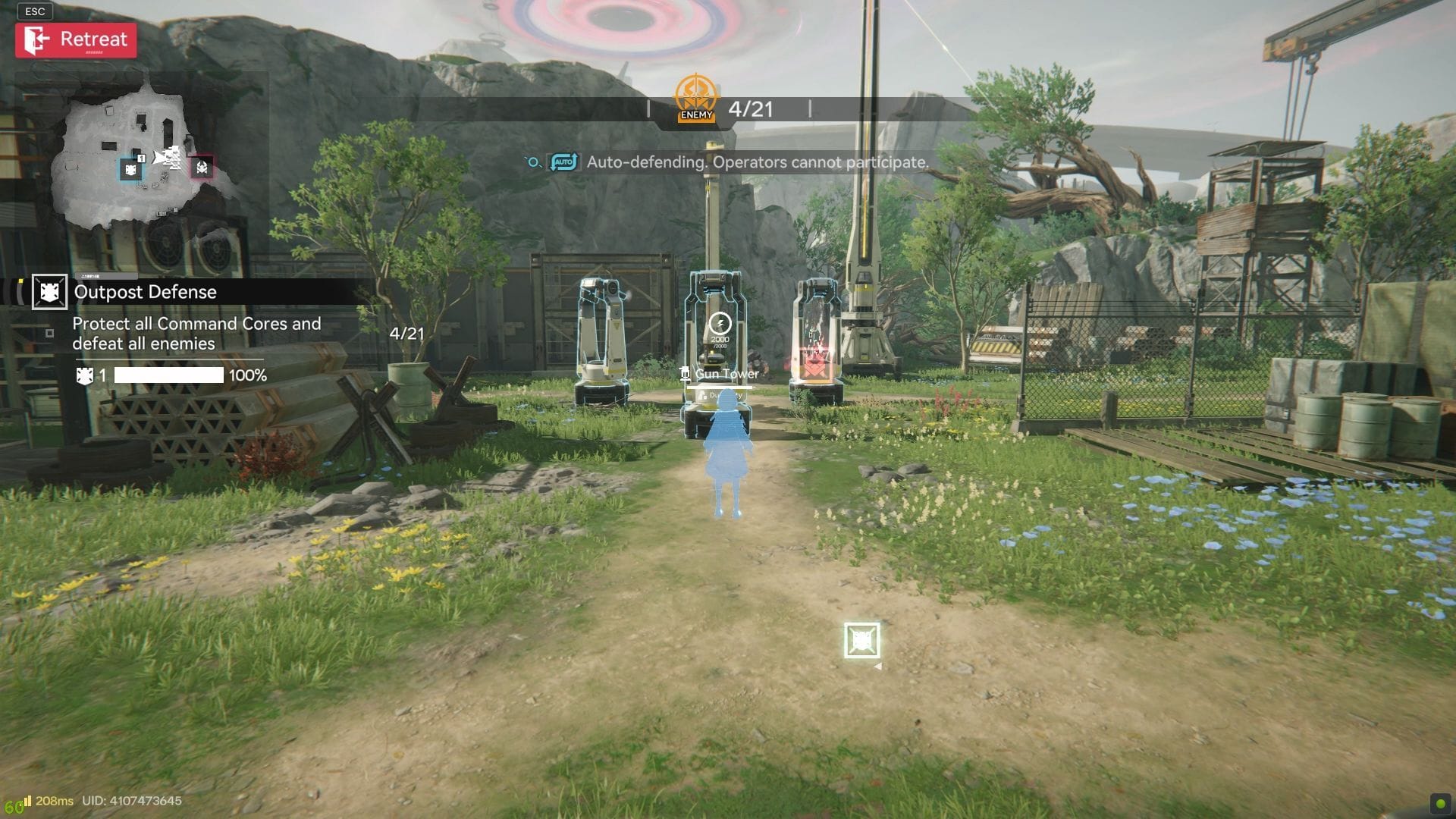Click the blue command core minimap marker
The height and width of the screenshot is (819, 1456).
pyautogui.click(x=131, y=168)
